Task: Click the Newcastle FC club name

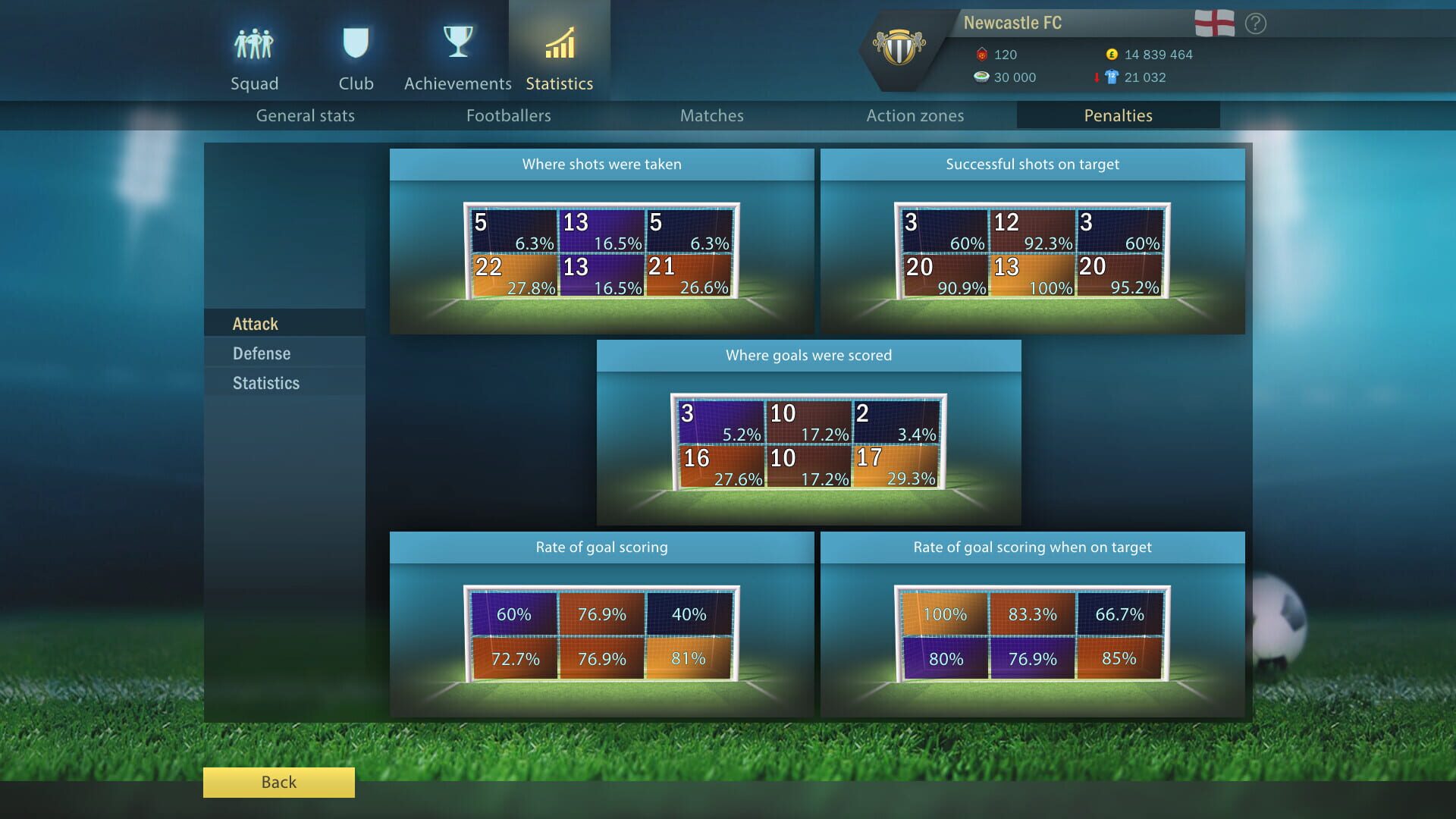Action: point(1014,22)
